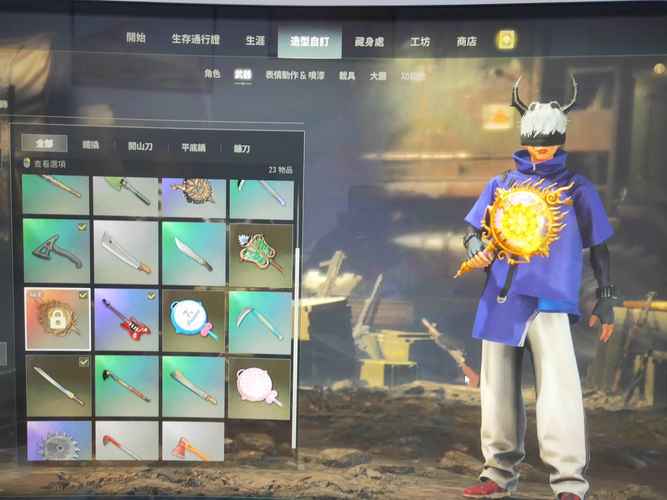This screenshot has width=667, height=500.
Task: Select the locked sun skin tile
Action: (x=57, y=319)
